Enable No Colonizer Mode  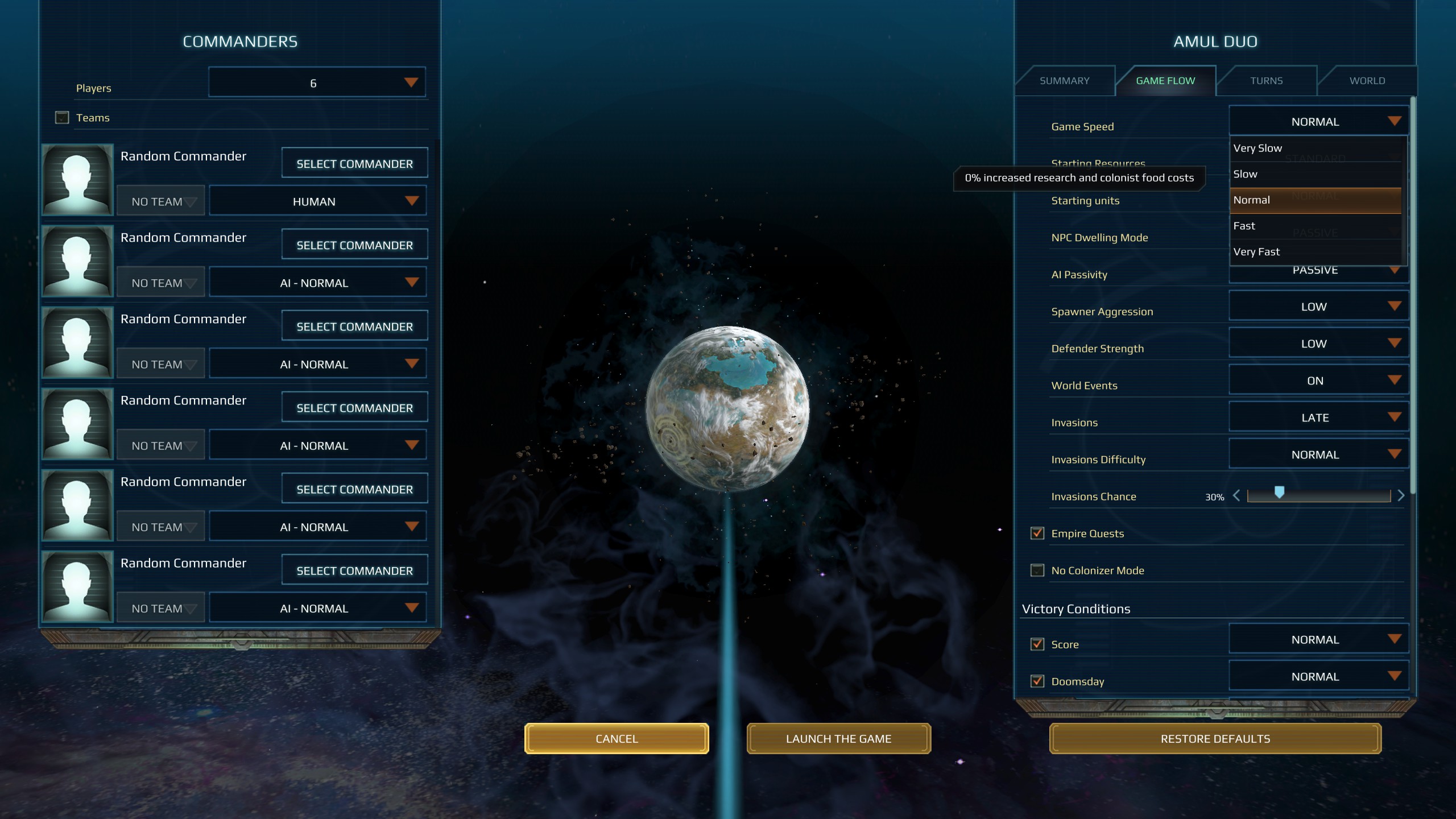(1037, 570)
